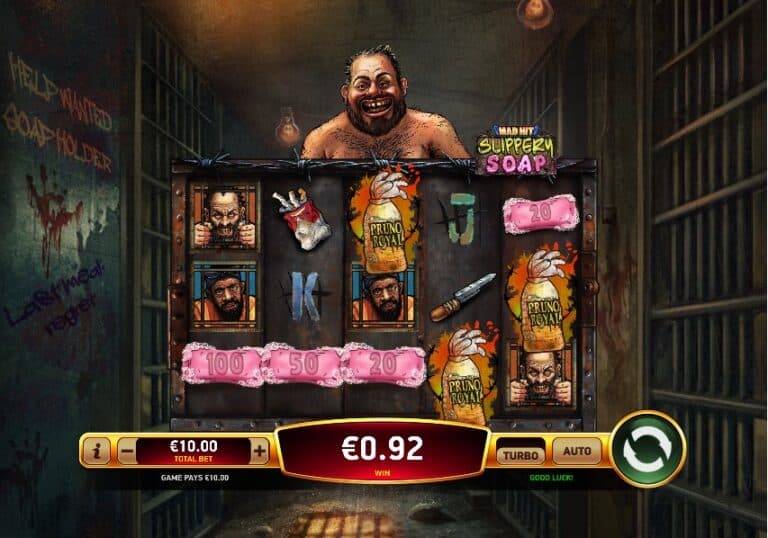
Task: Decrease total bet with the minus button
Action: [x=127, y=452]
